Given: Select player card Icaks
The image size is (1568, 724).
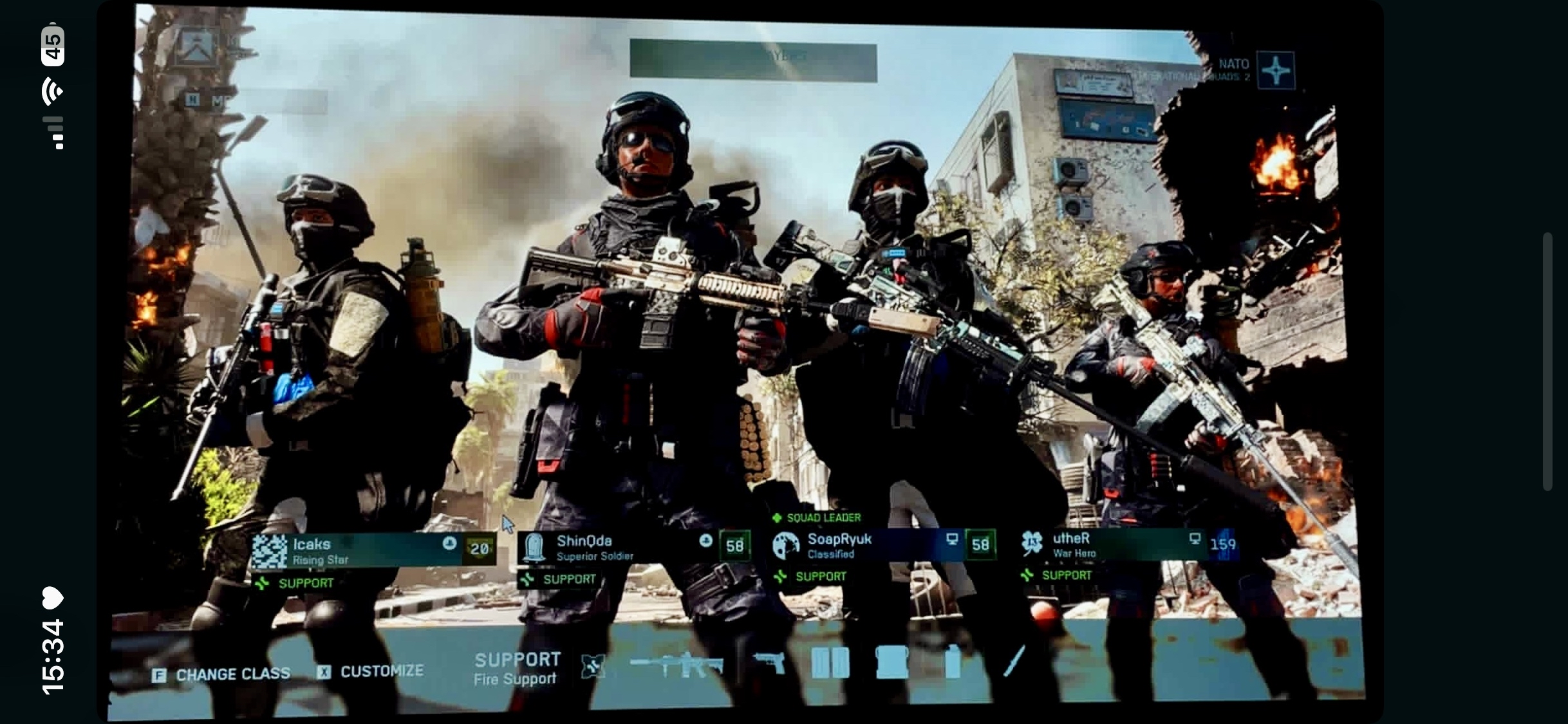Looking at the screenshot, I should [x=373, y=550].
